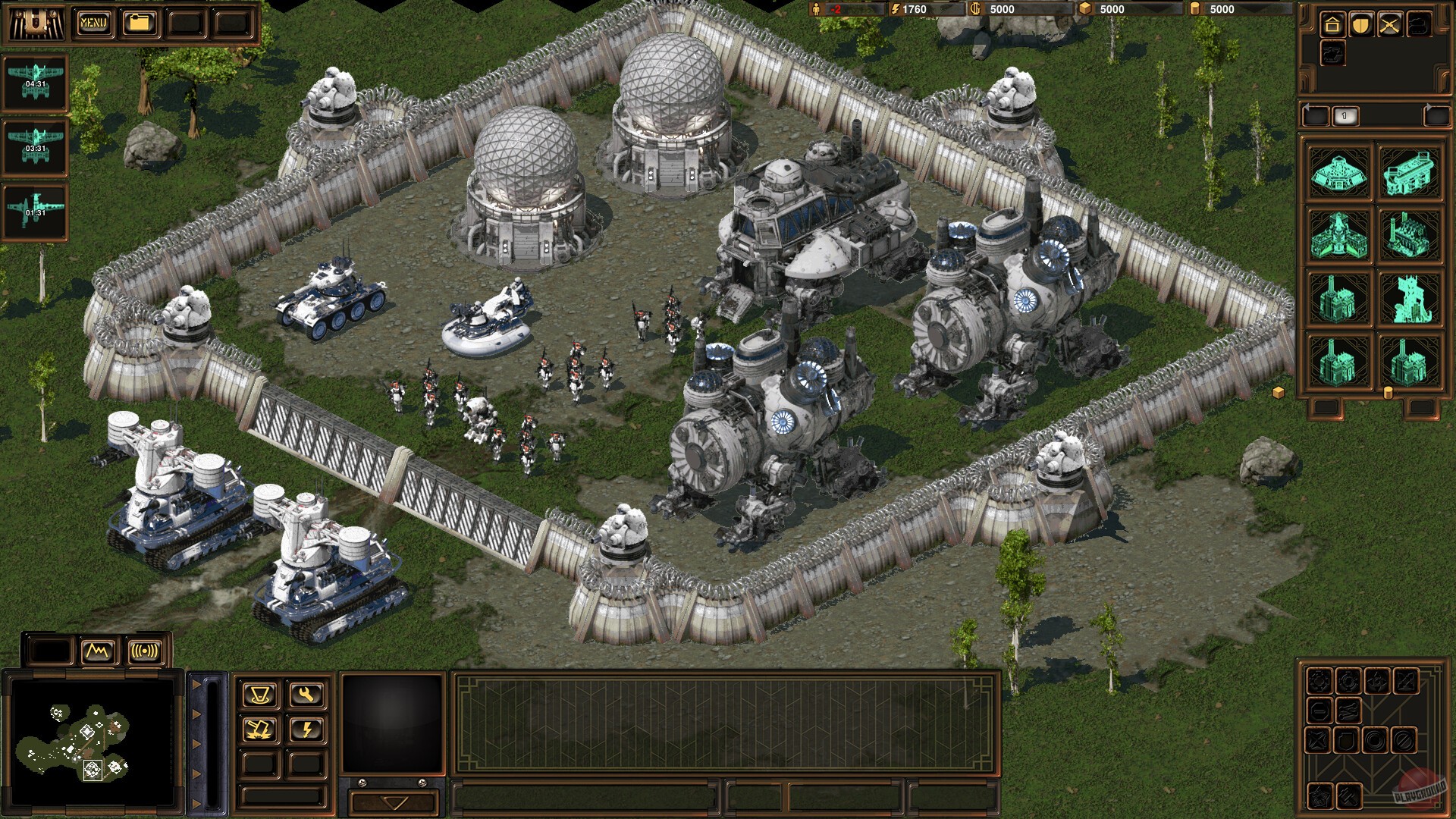Screen dimensions: 1456x819
Task: Select the repair wrench command
Action: [306, 694]
